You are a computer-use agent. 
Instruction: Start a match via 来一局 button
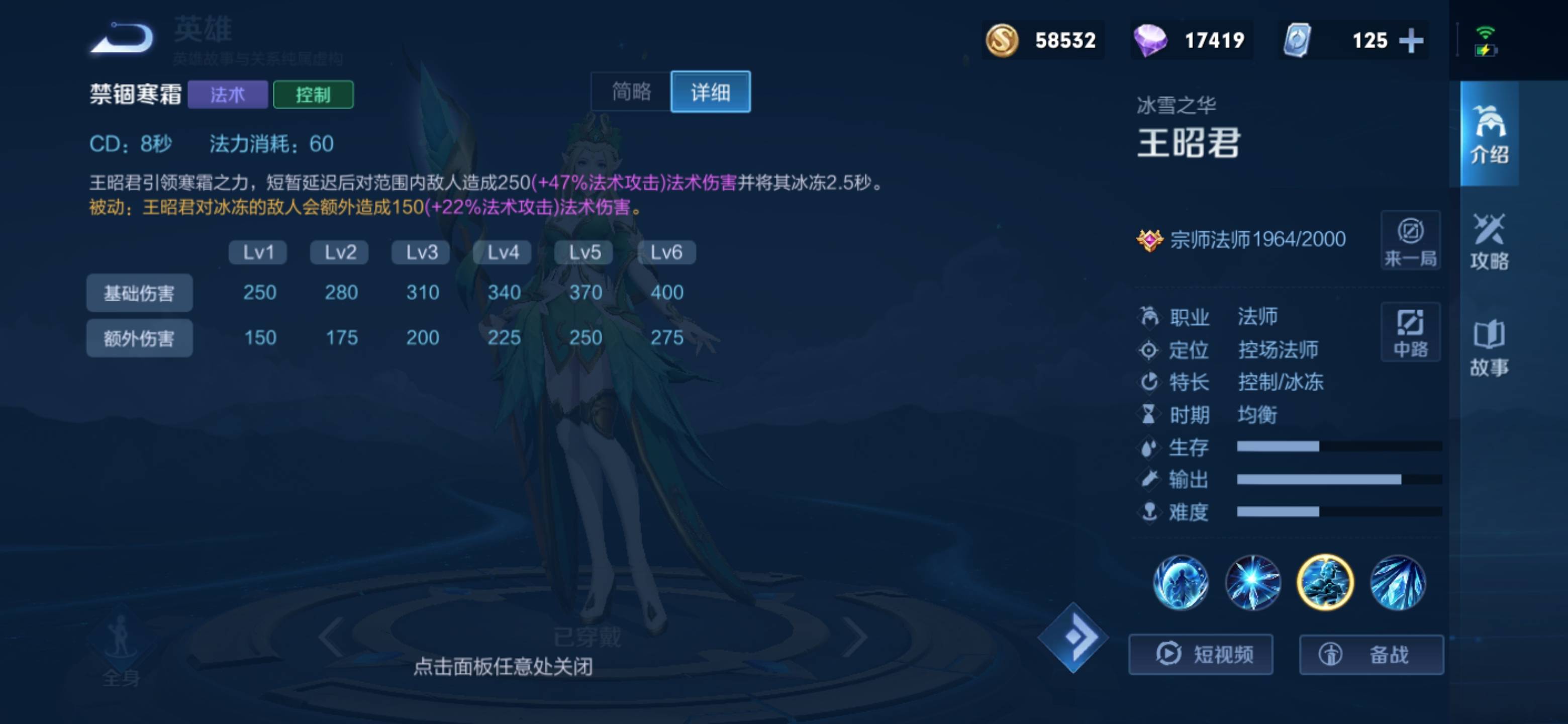[1410, 240]
